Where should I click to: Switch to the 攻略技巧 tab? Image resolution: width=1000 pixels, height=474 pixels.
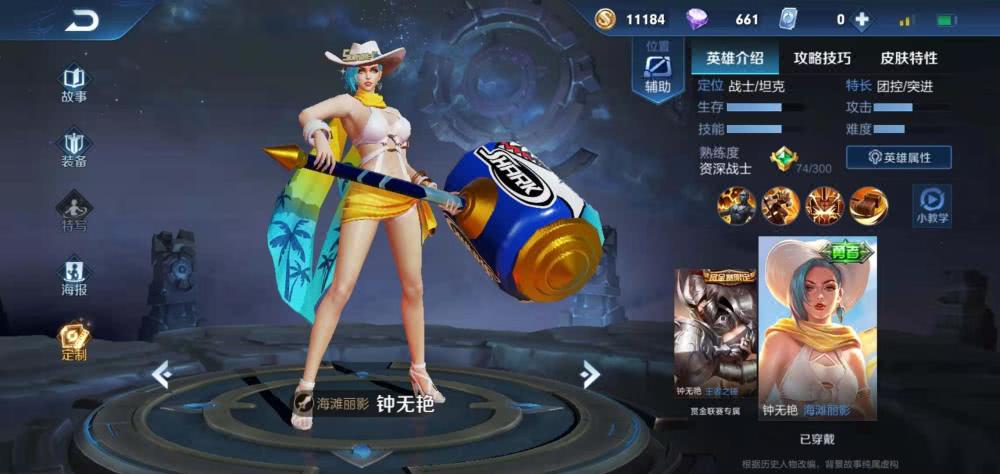tap(822, 58)
